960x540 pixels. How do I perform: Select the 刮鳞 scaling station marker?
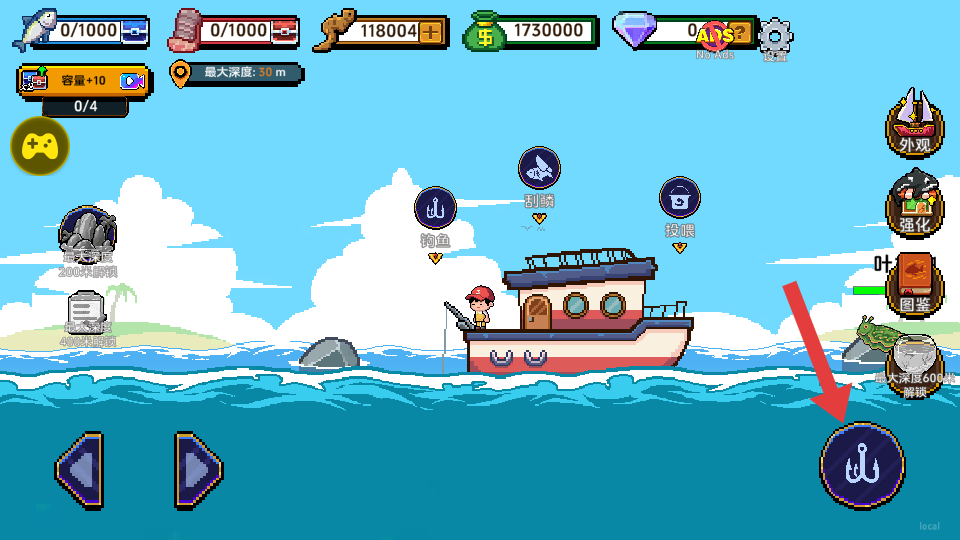539,169
